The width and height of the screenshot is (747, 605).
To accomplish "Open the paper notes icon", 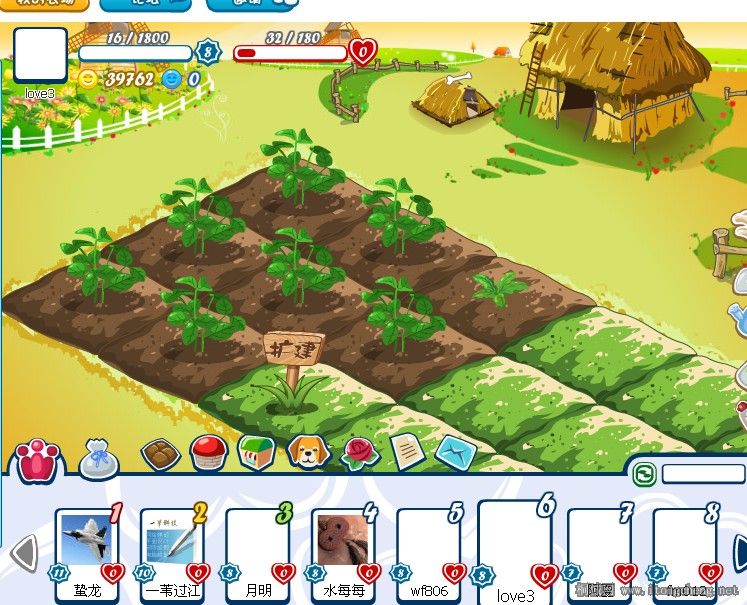I will [x=407, y=452].
